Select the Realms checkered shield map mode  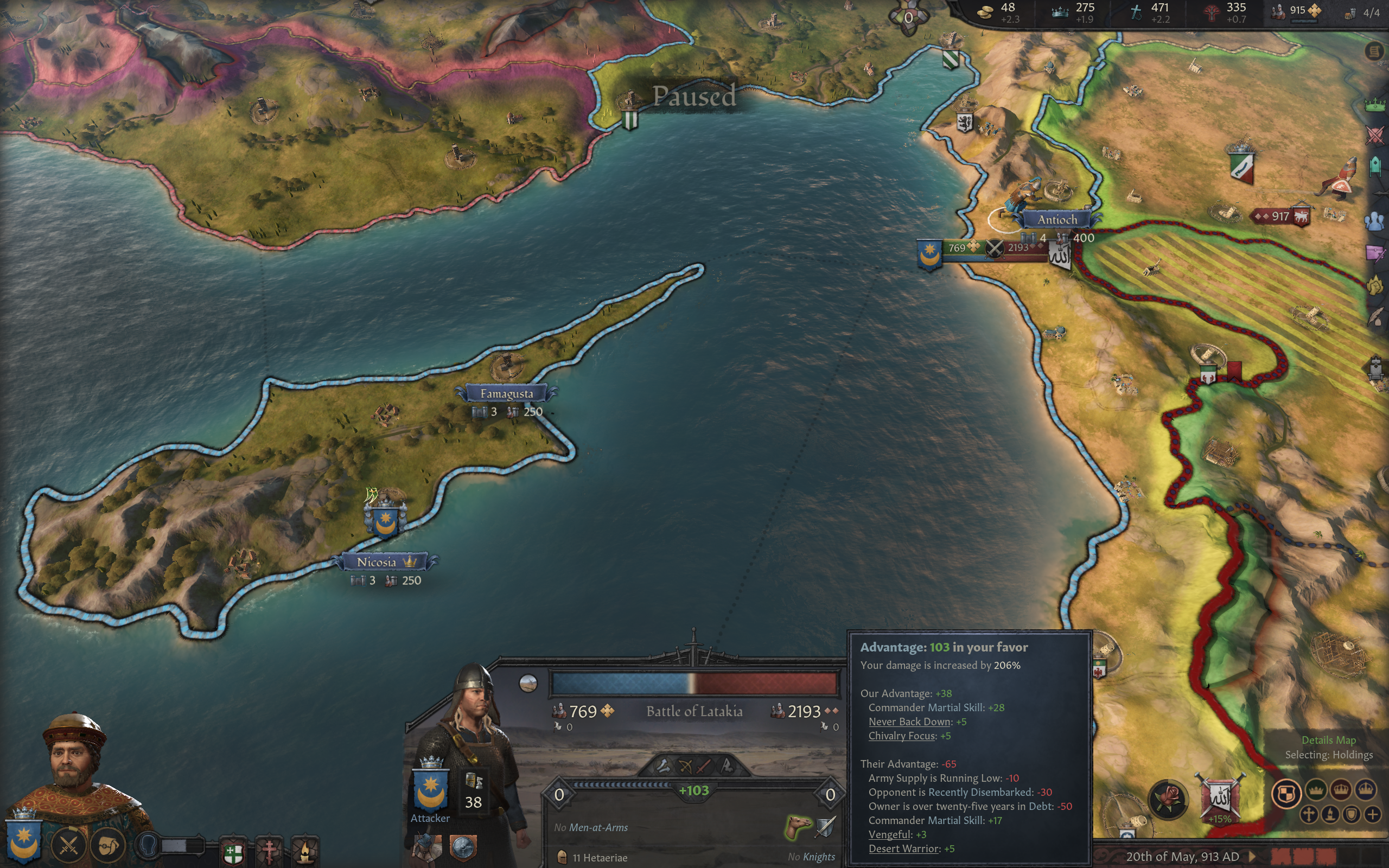[1286, 793]
